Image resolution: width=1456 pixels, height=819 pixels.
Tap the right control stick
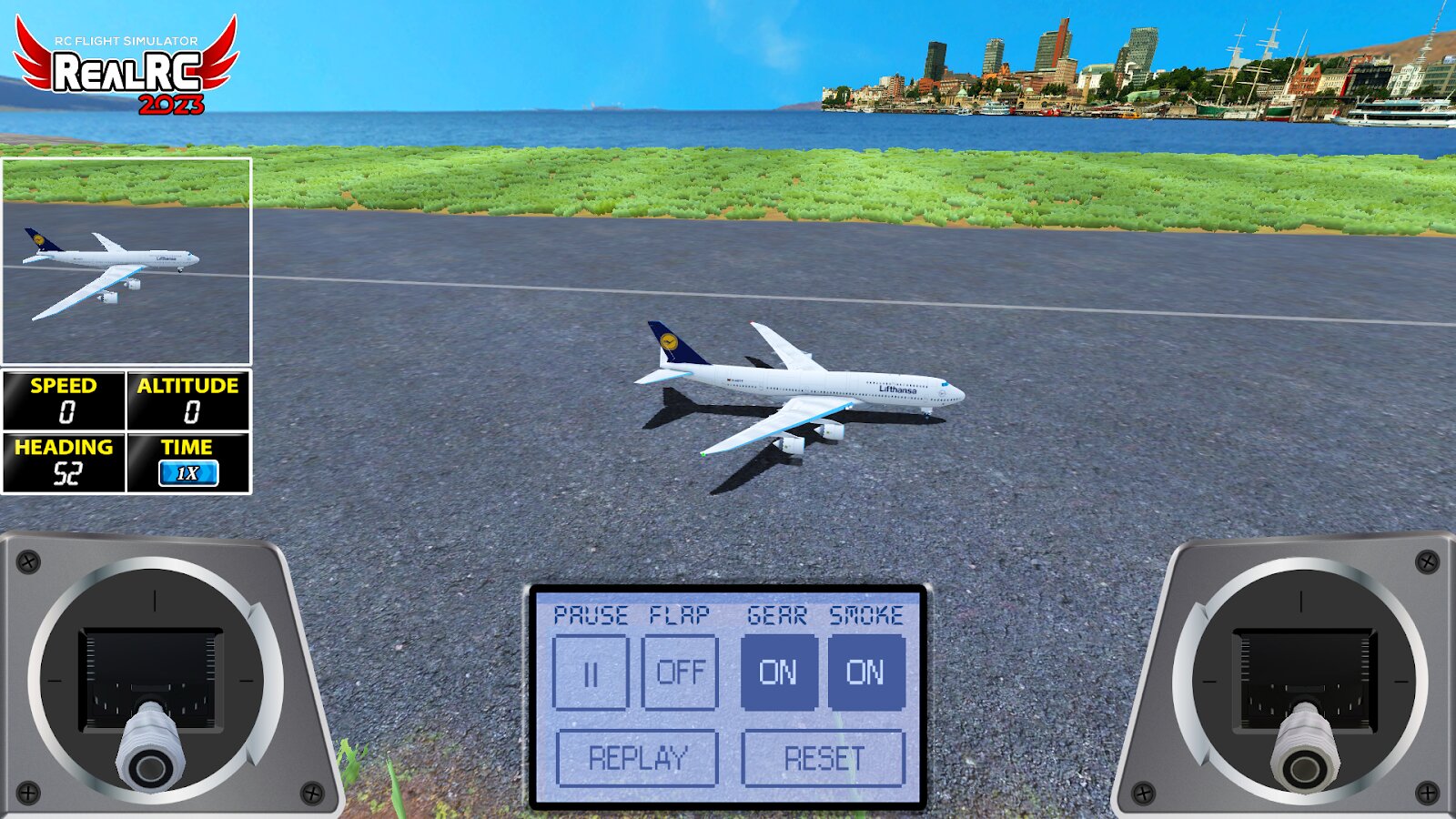(x=1304, y=748)
